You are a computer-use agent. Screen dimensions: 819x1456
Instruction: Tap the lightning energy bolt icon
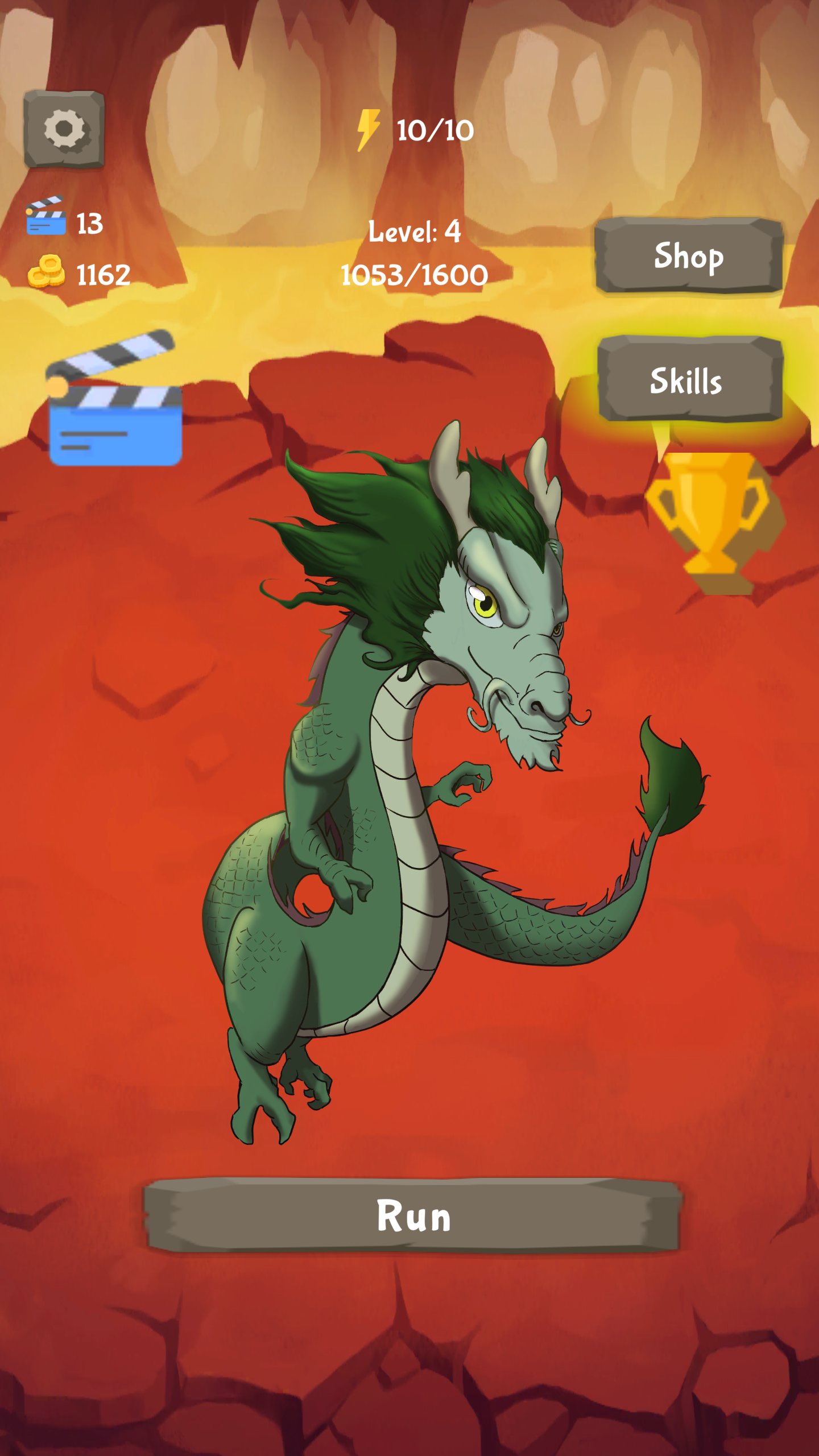[367, 130]
